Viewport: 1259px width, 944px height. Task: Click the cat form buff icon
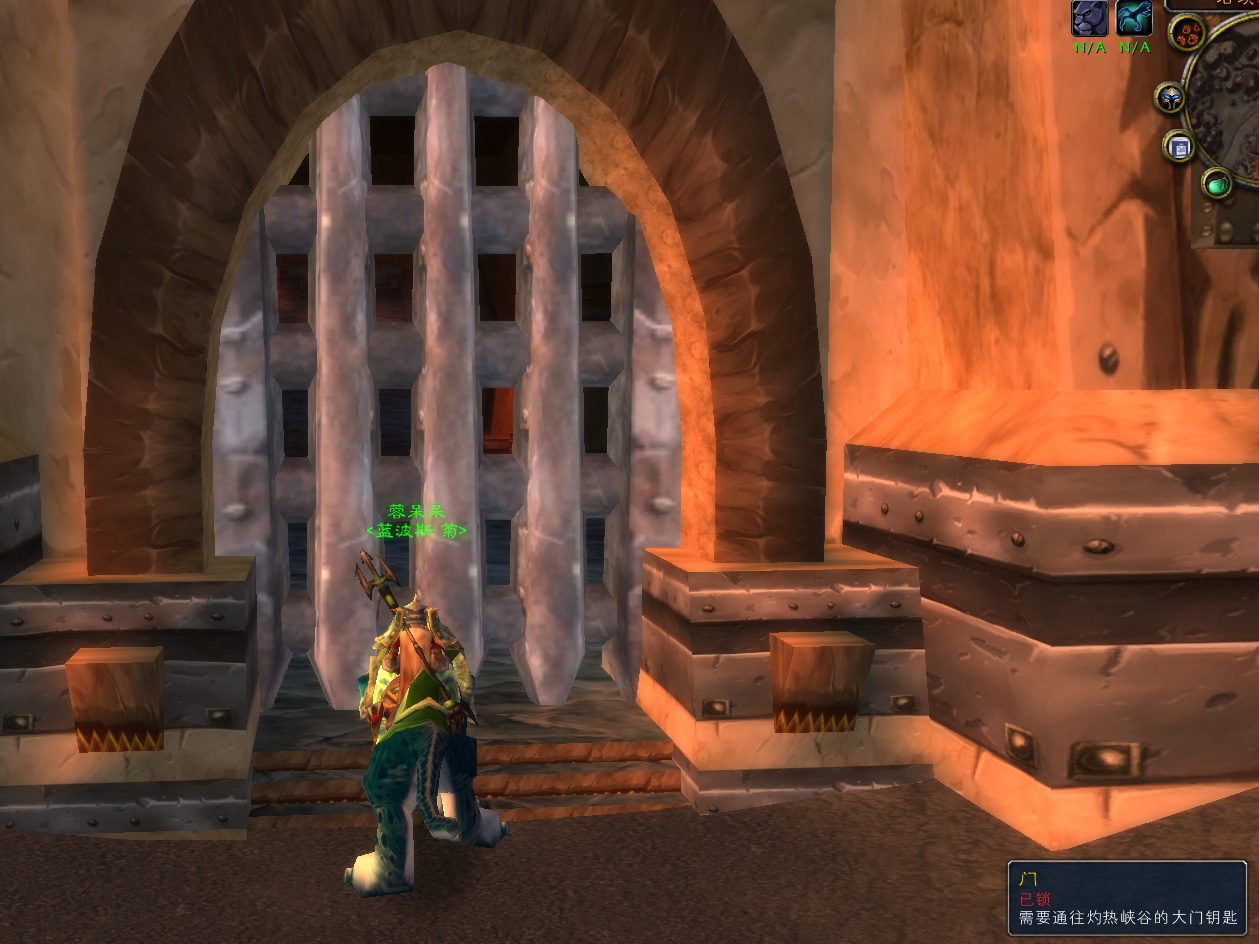coord(1089,18)
